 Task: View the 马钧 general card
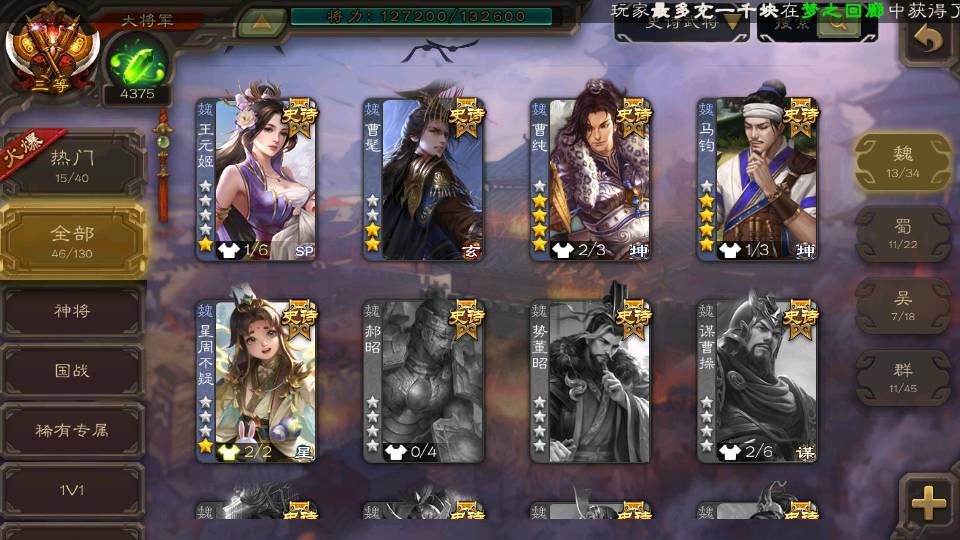point(758,179)
